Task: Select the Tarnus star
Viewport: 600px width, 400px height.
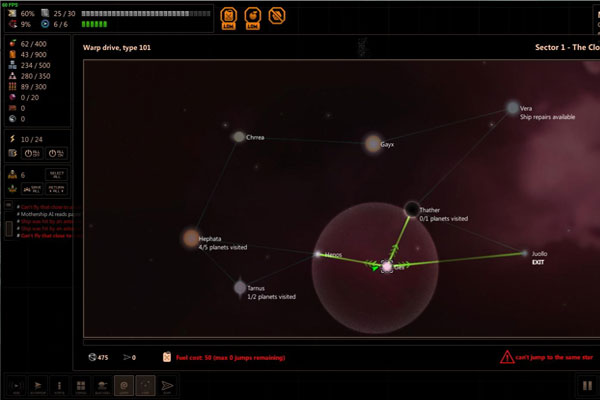Action: (x=240, y=288)
